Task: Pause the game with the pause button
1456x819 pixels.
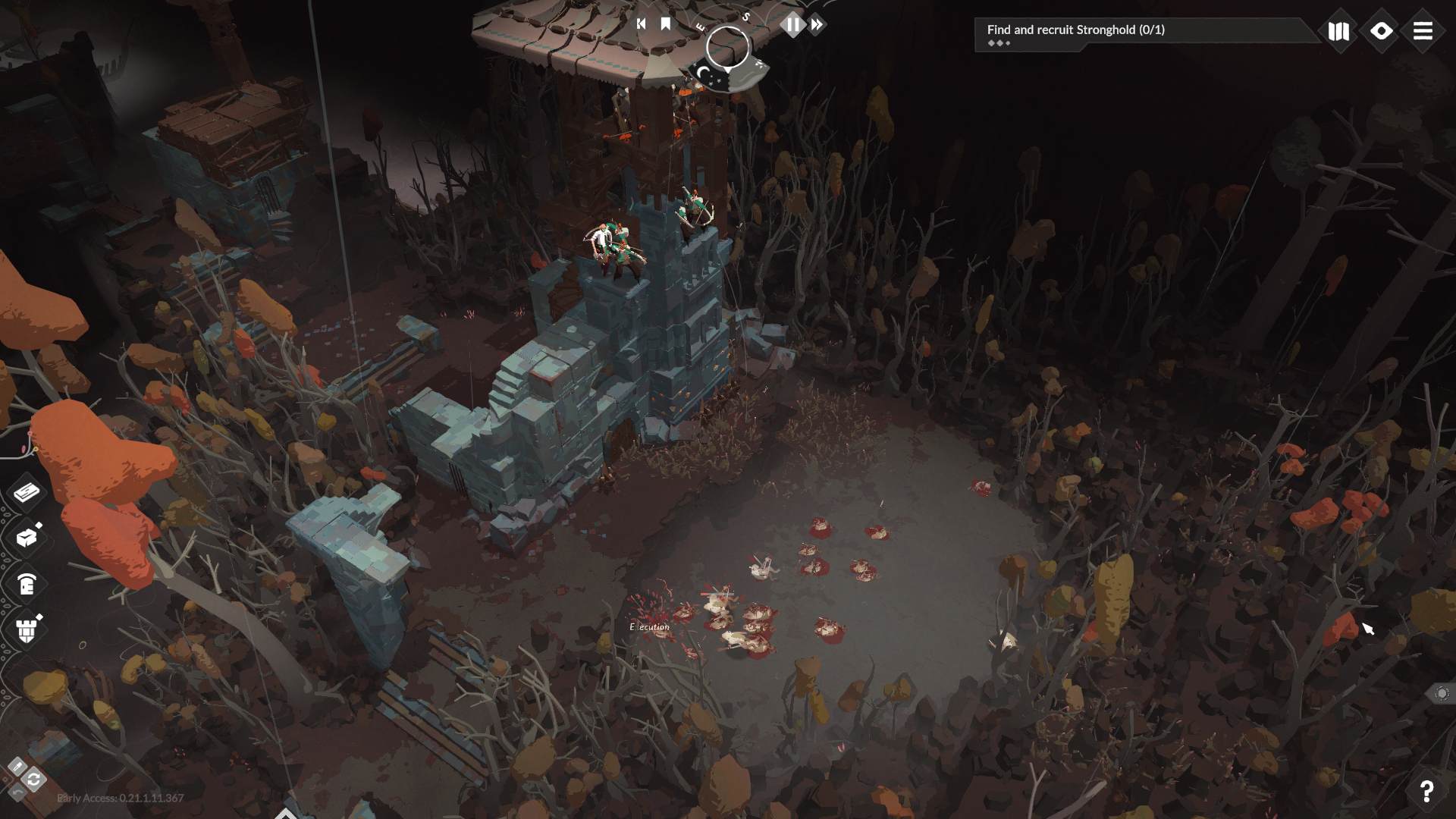Action: [x=792, y=24]
